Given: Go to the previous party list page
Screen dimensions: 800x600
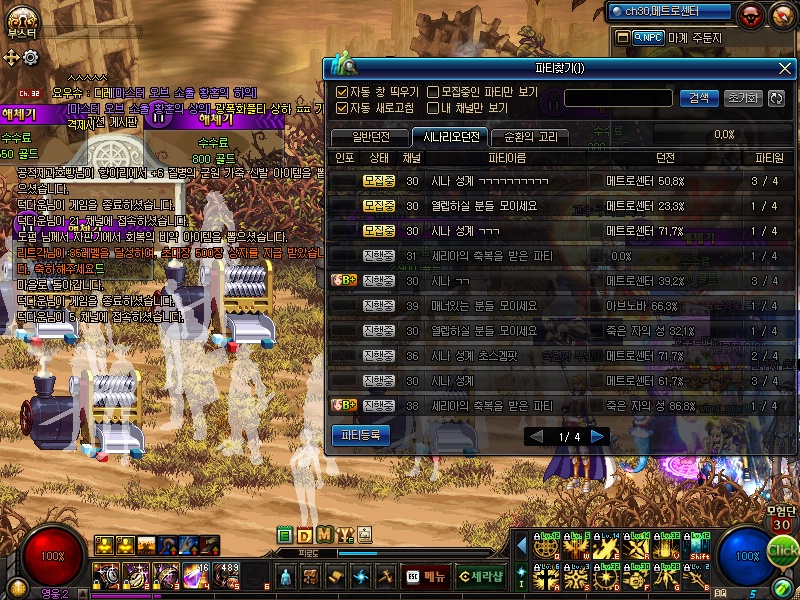Looking at the screenshot, I should click(536, 437).
